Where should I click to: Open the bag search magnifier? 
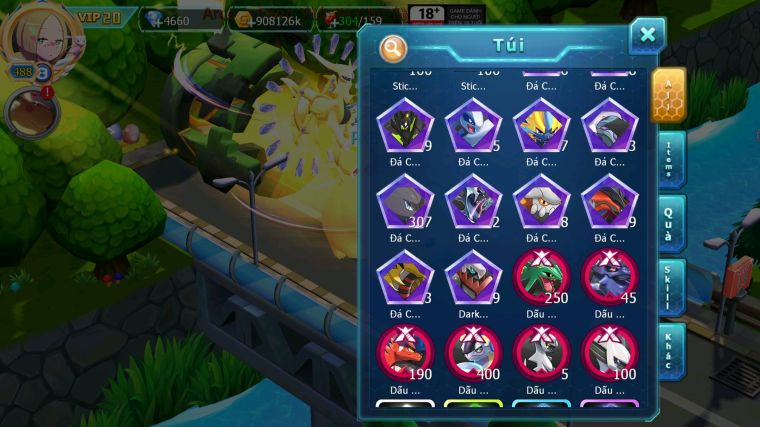coord(394,47)
